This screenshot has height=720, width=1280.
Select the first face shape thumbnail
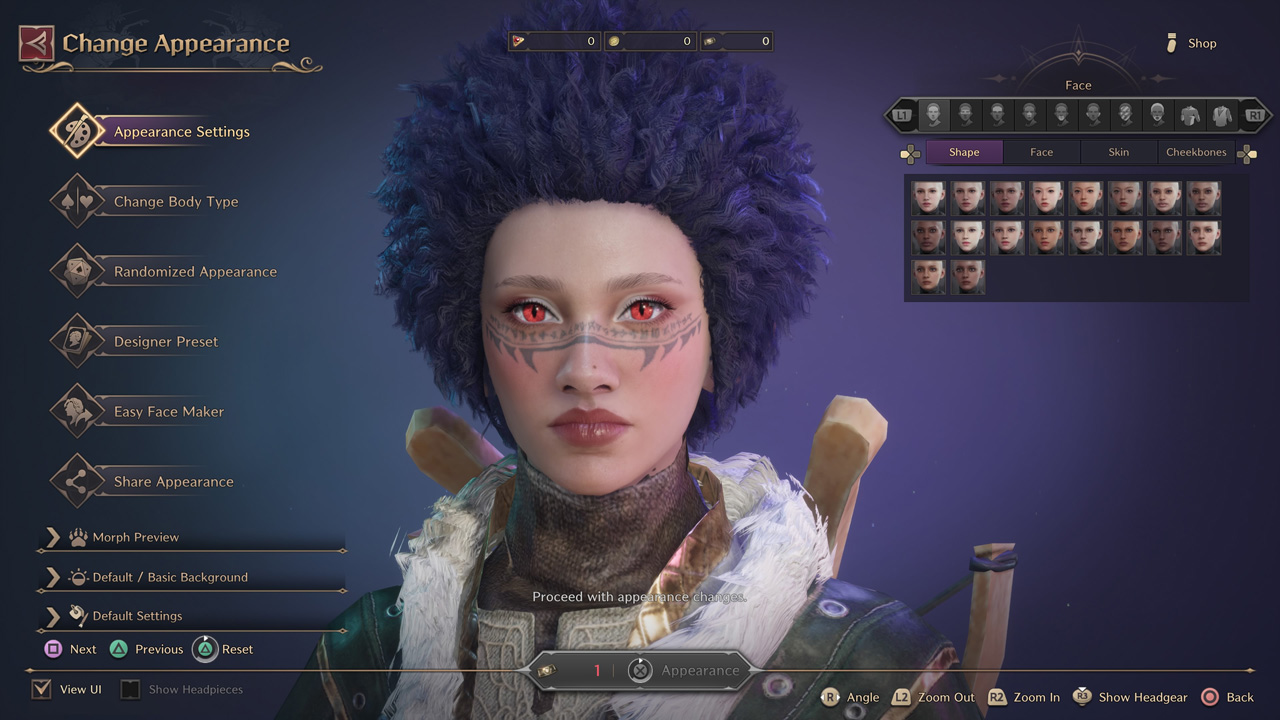[928, 198]
